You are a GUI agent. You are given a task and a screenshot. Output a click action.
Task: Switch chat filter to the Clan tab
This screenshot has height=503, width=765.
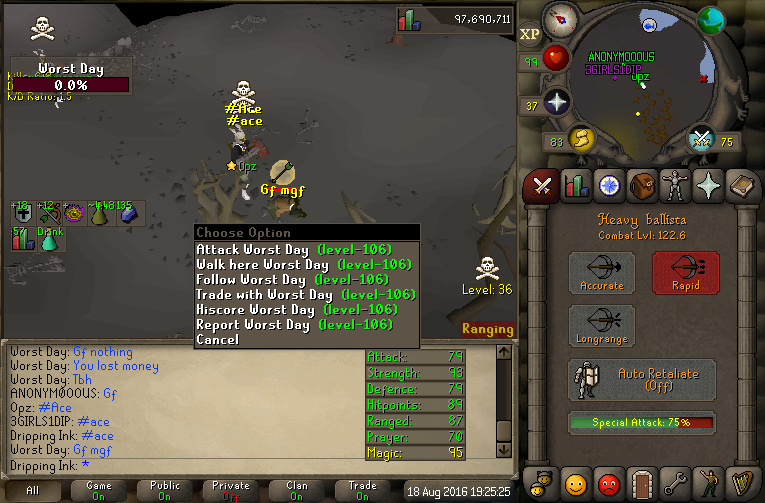[297, 490]
